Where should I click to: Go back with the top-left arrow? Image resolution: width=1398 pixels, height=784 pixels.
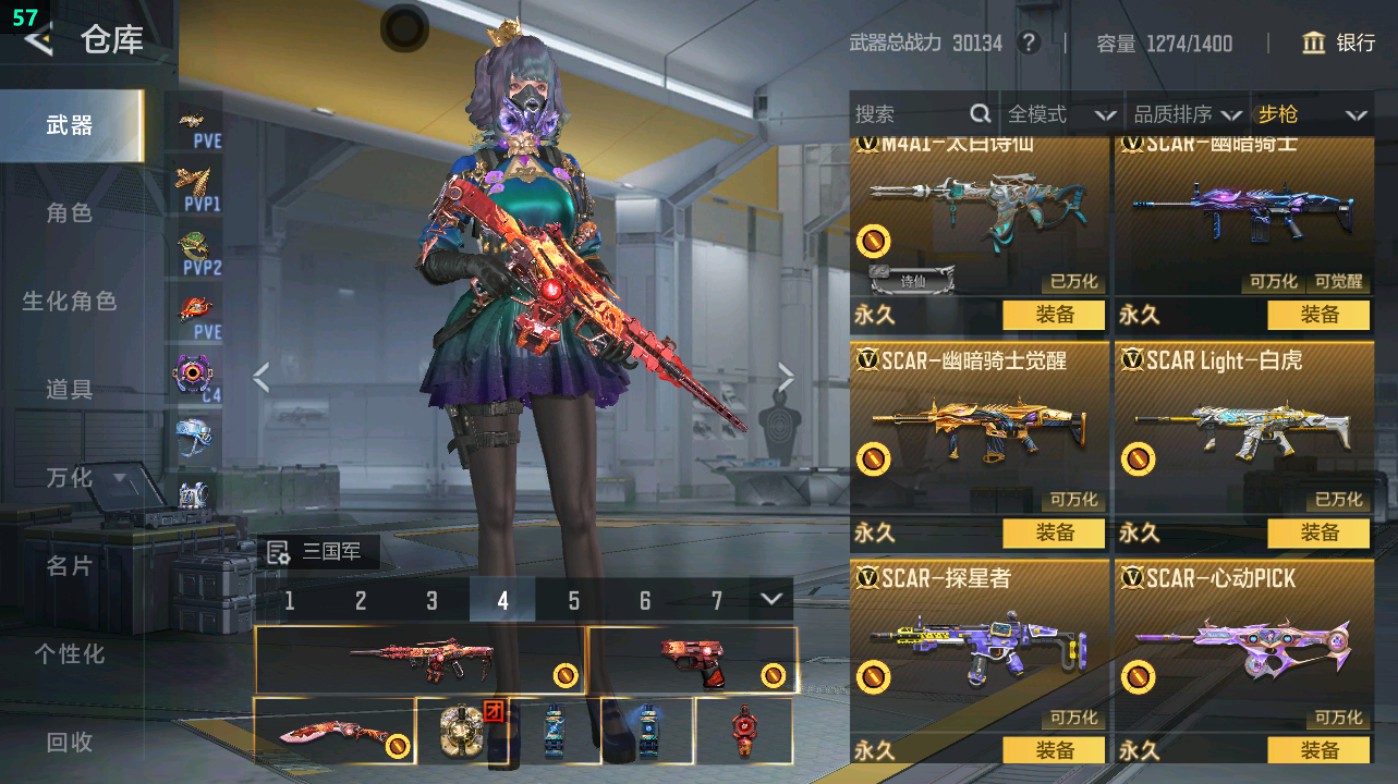point(38,40)
